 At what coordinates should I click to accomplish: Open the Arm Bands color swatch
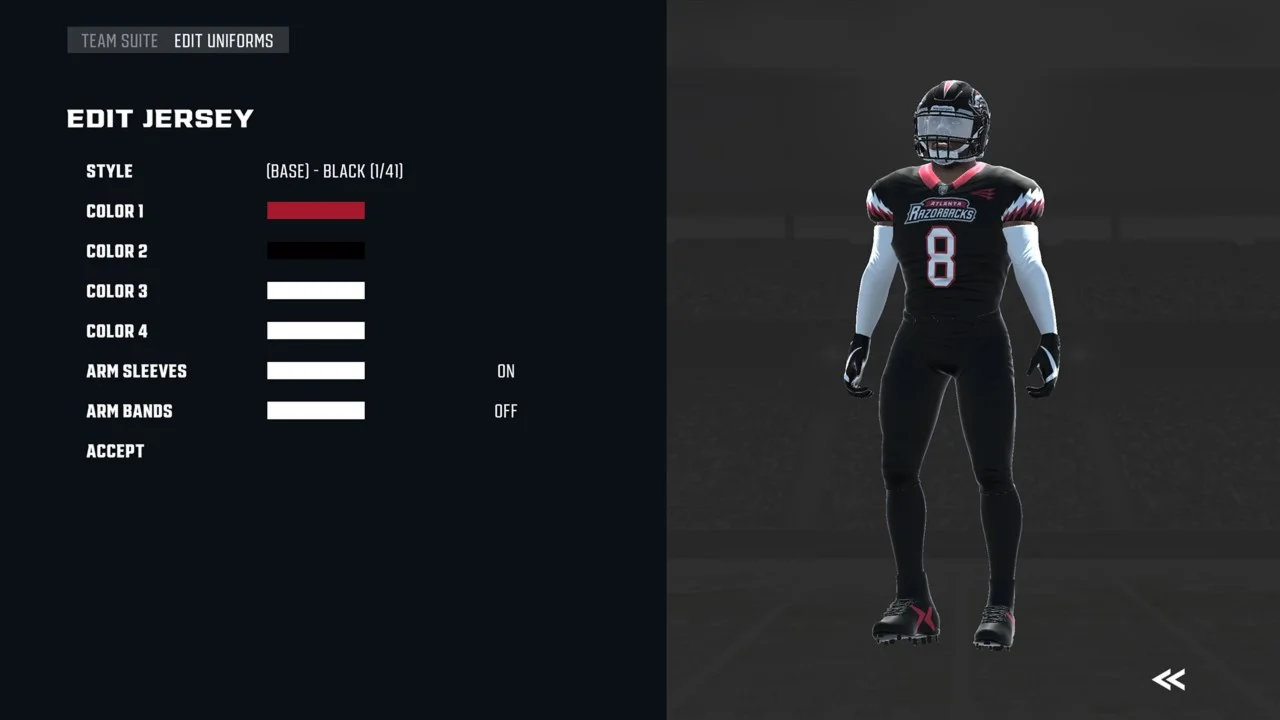pyautogui.click(x=316, y=411)
